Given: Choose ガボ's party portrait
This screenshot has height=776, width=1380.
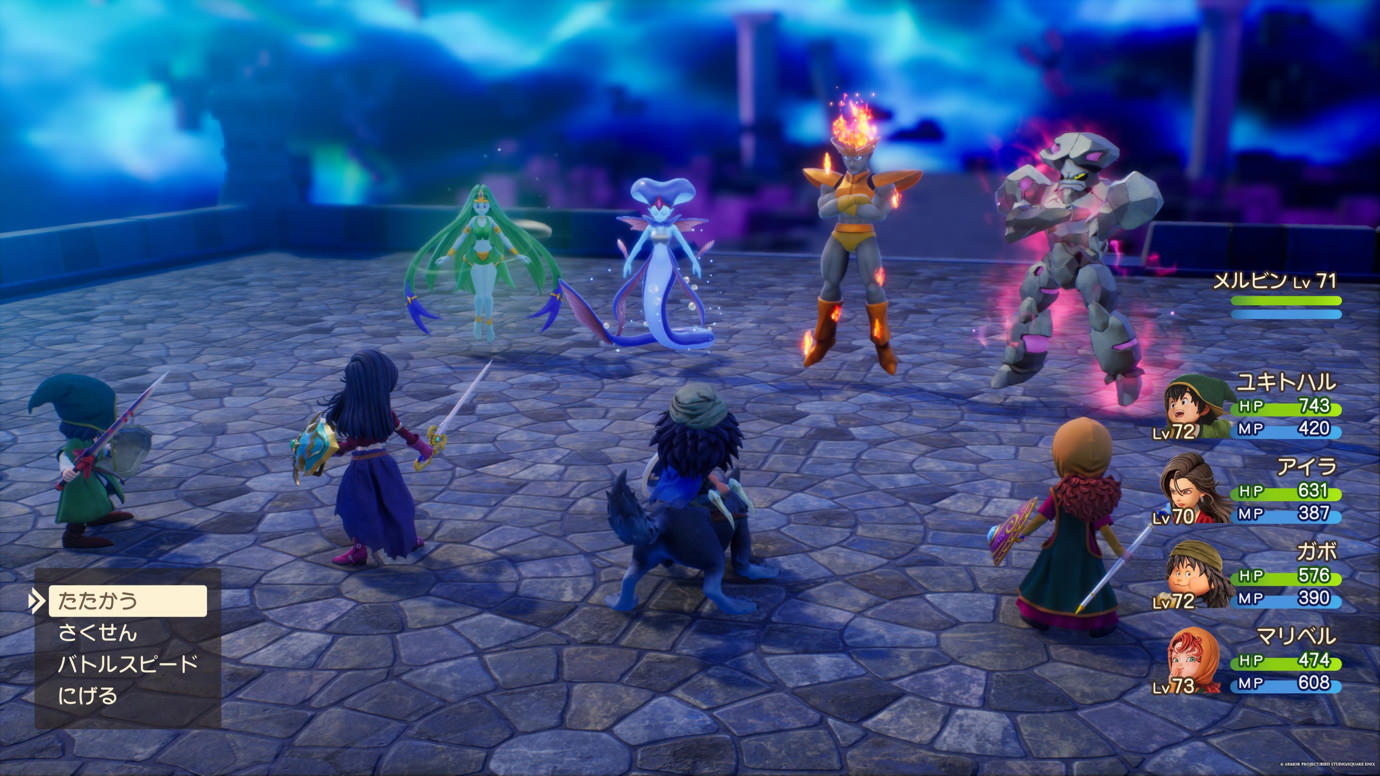Looking at the screenshot, I should click(1197, 575).
